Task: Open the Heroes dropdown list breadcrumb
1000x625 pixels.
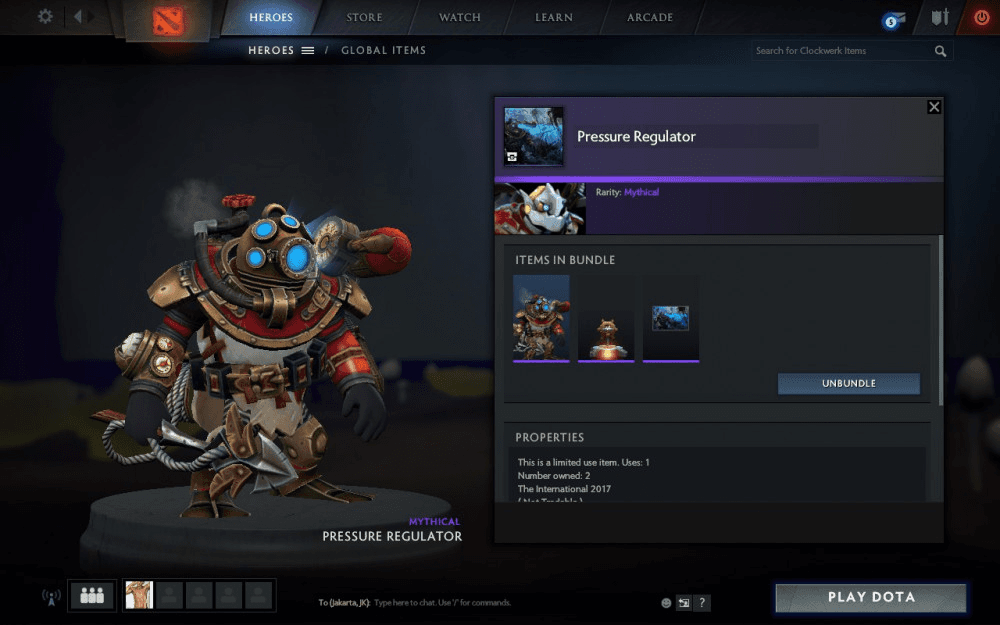Action: [281, 50]
